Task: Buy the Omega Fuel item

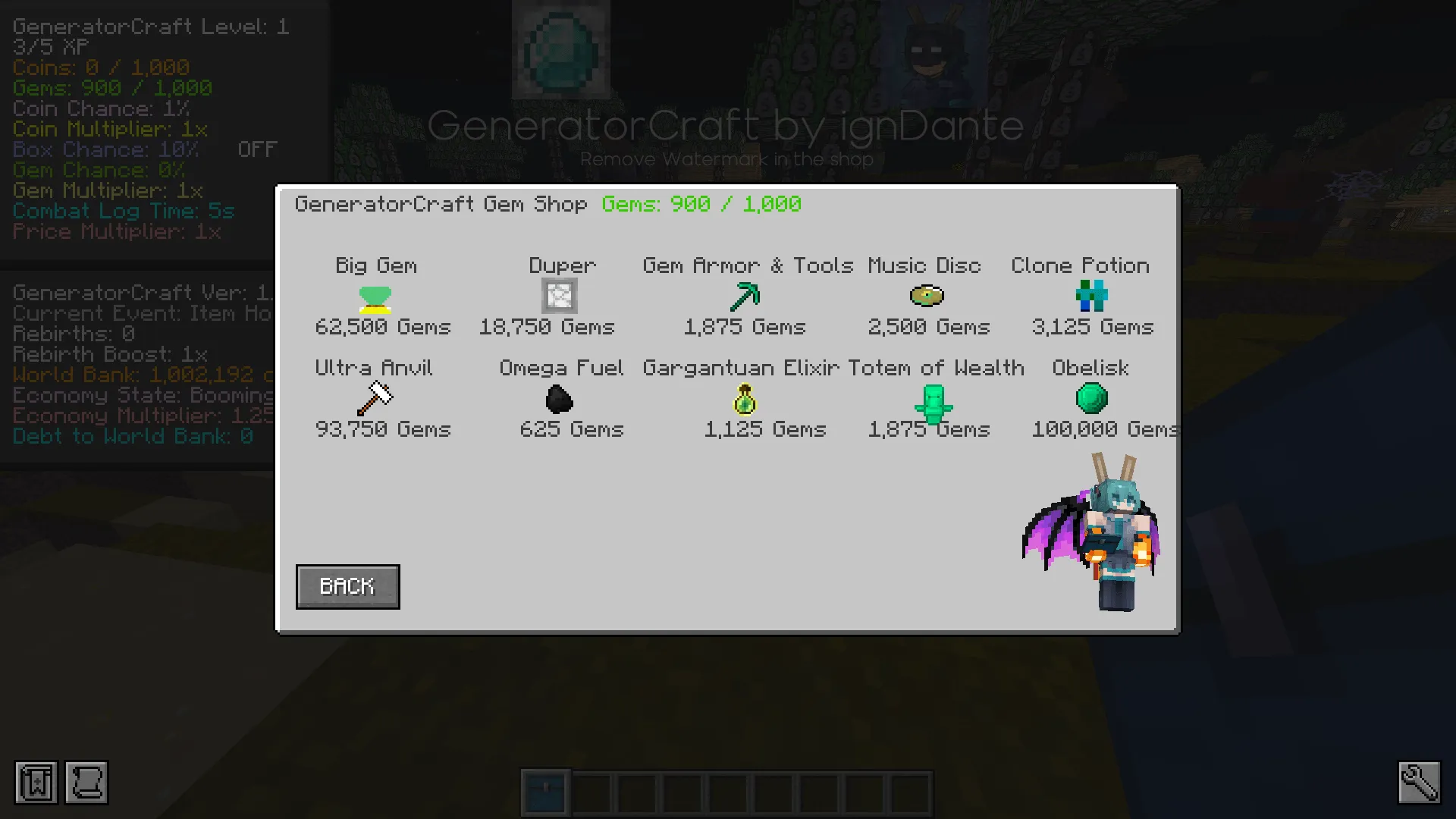Action: click(x=559, y=400)
